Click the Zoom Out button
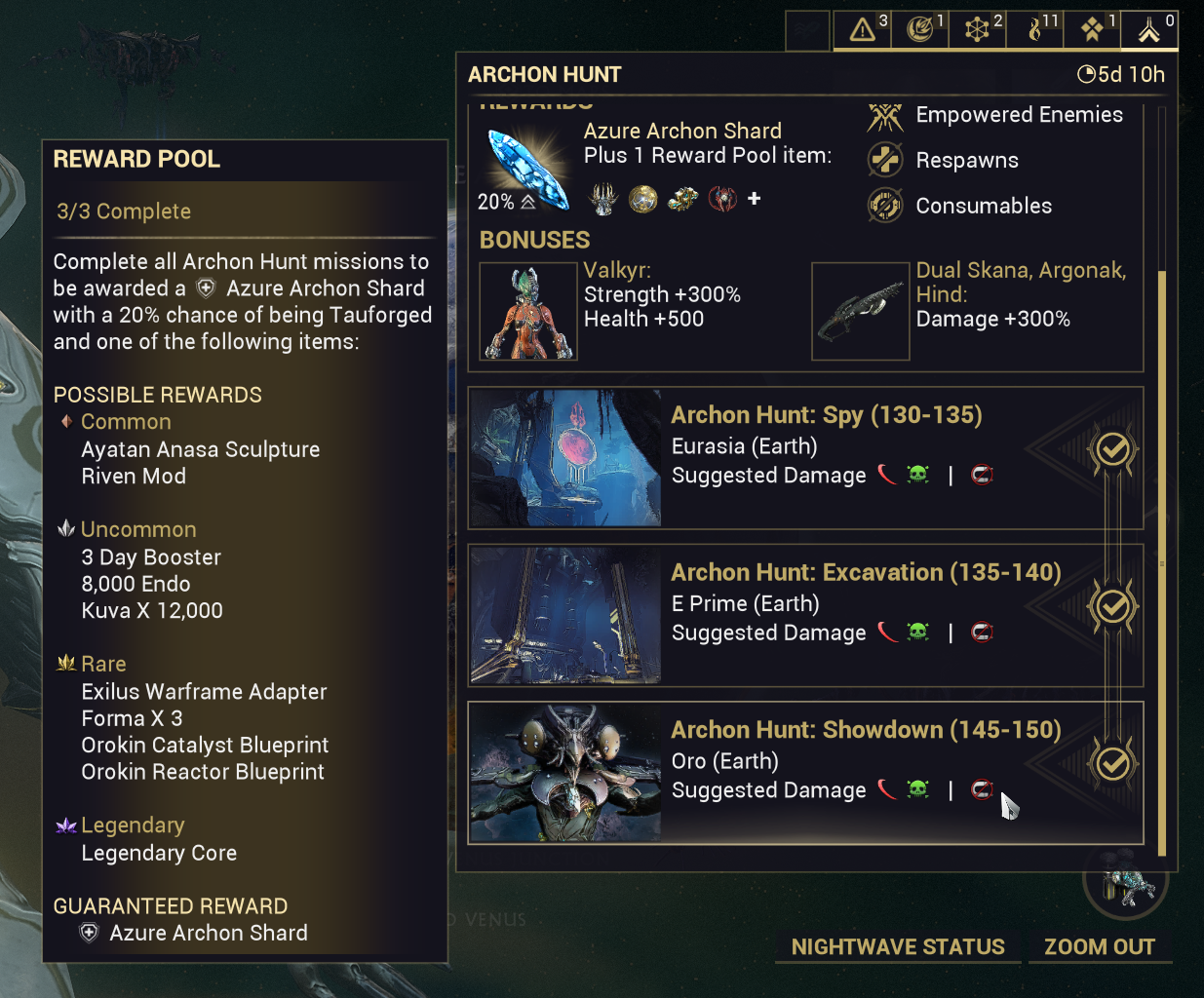This screenshot has width=1204, height=998. [x=1100, y=947]
